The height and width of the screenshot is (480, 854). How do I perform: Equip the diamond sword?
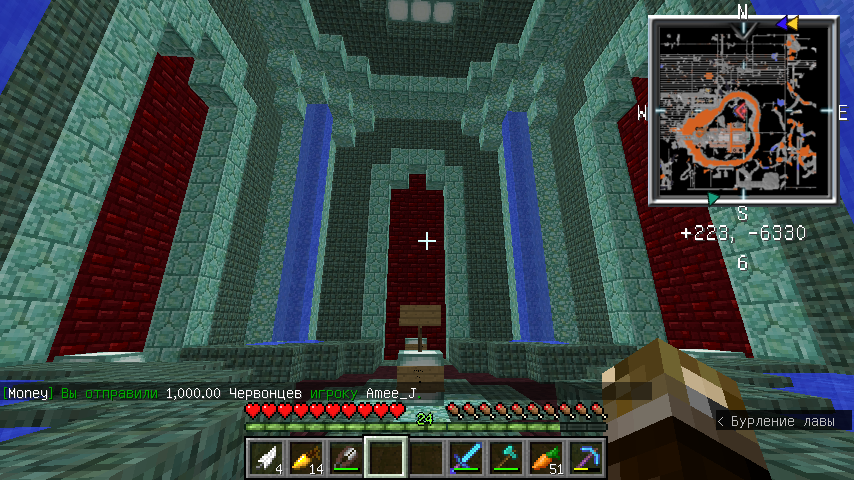[x=465, y=458]
